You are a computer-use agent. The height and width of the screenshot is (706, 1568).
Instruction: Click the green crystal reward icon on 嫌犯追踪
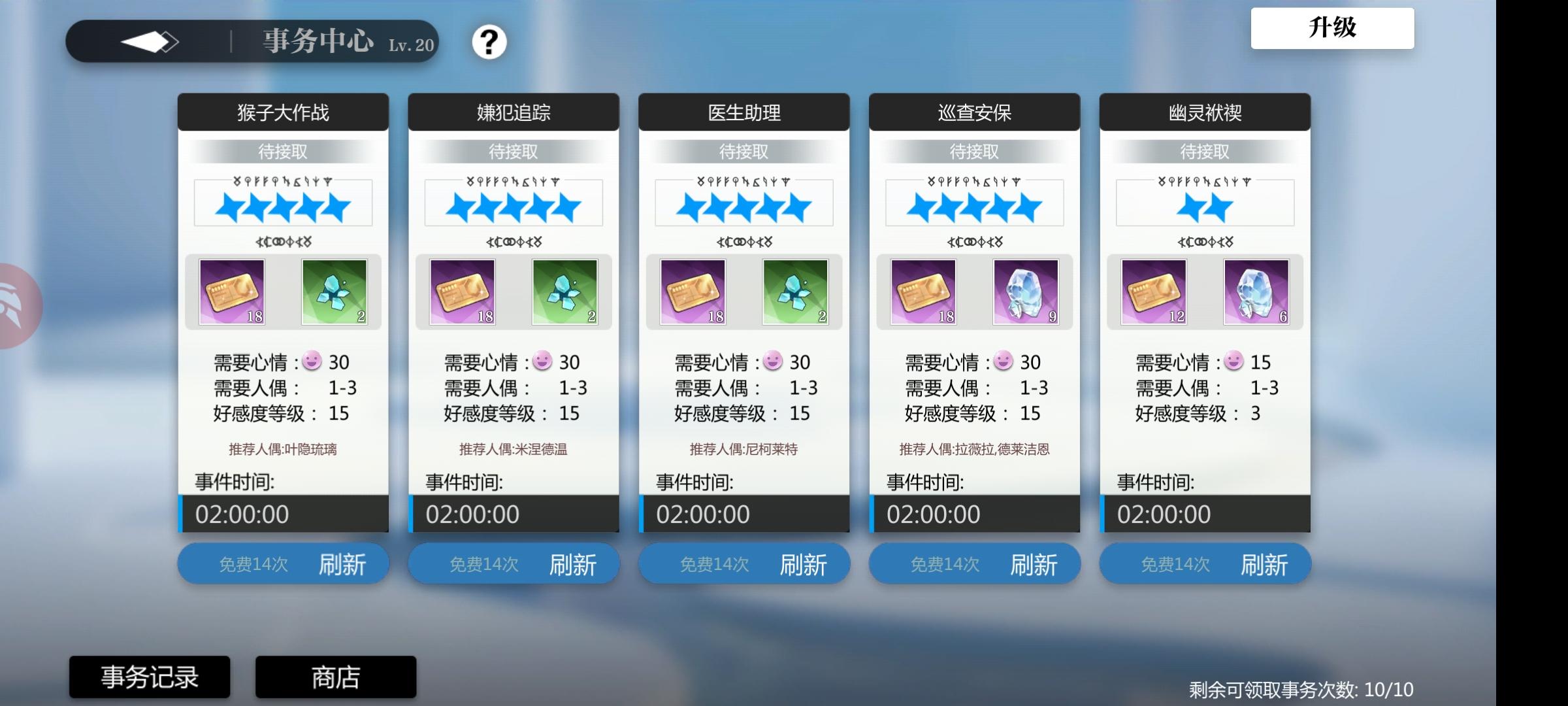coord(564,292)
